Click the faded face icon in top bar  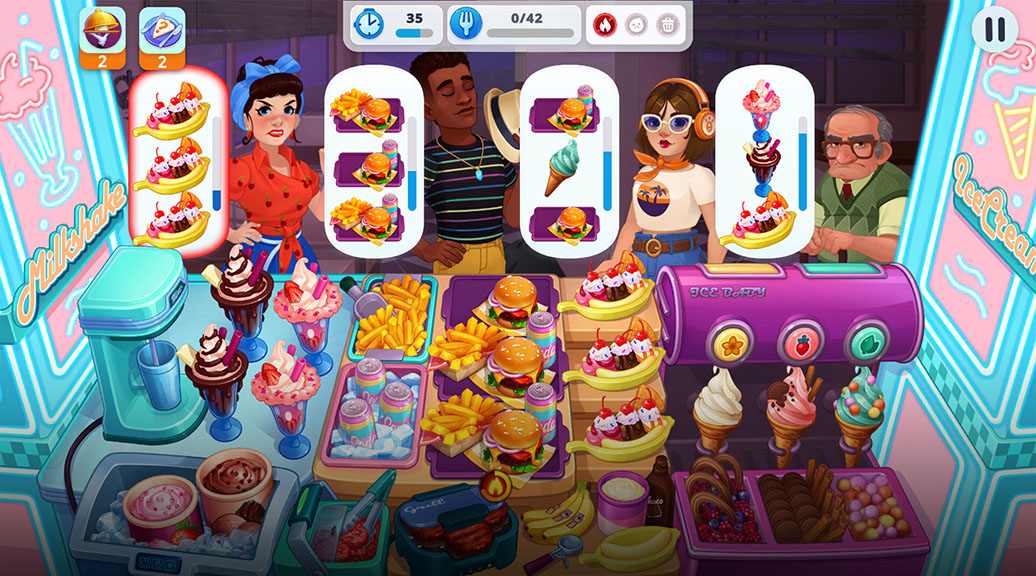pyautogui.click(x=636, y=25)
